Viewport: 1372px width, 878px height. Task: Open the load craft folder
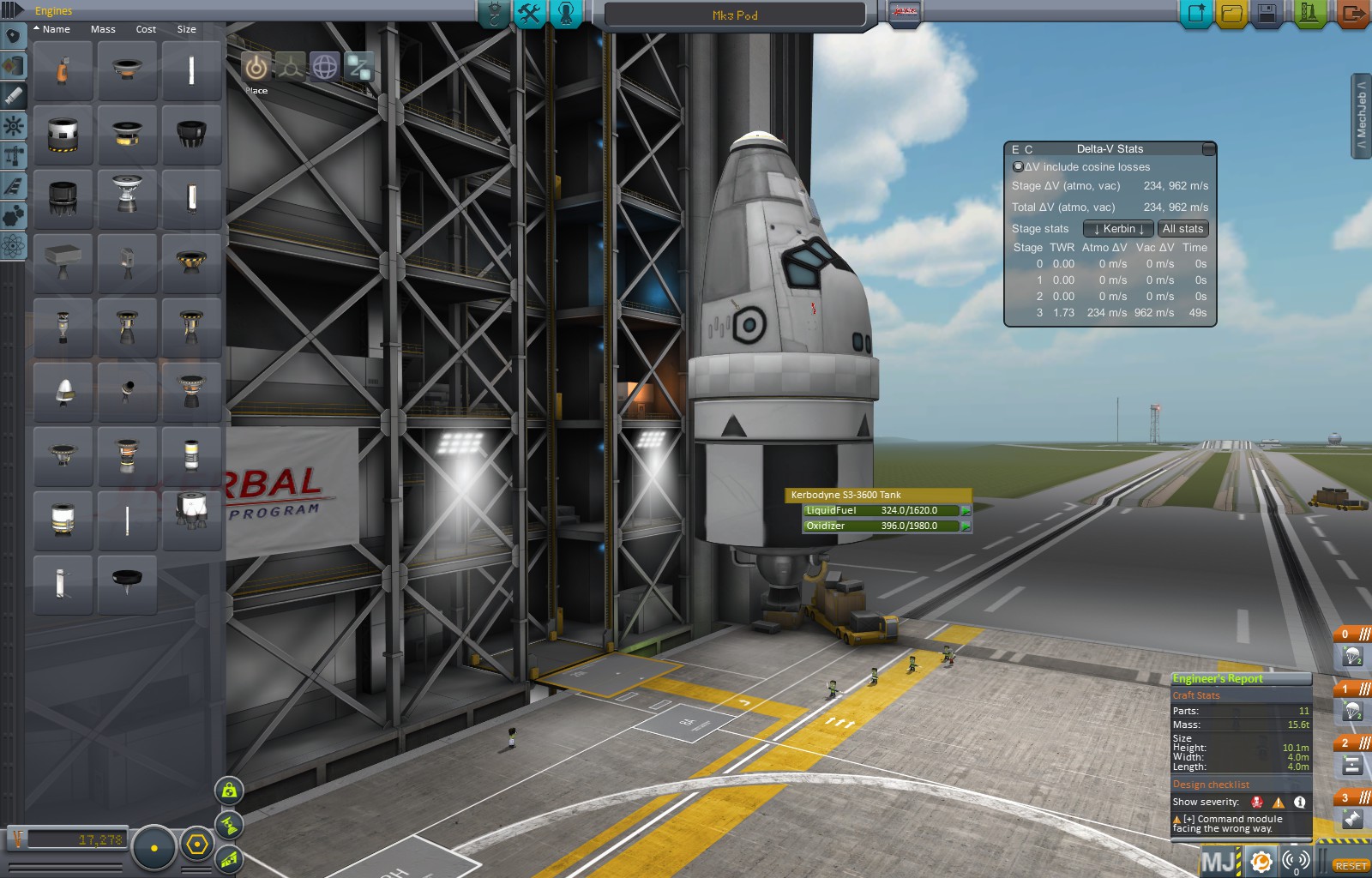click(x=1231, y=14)
